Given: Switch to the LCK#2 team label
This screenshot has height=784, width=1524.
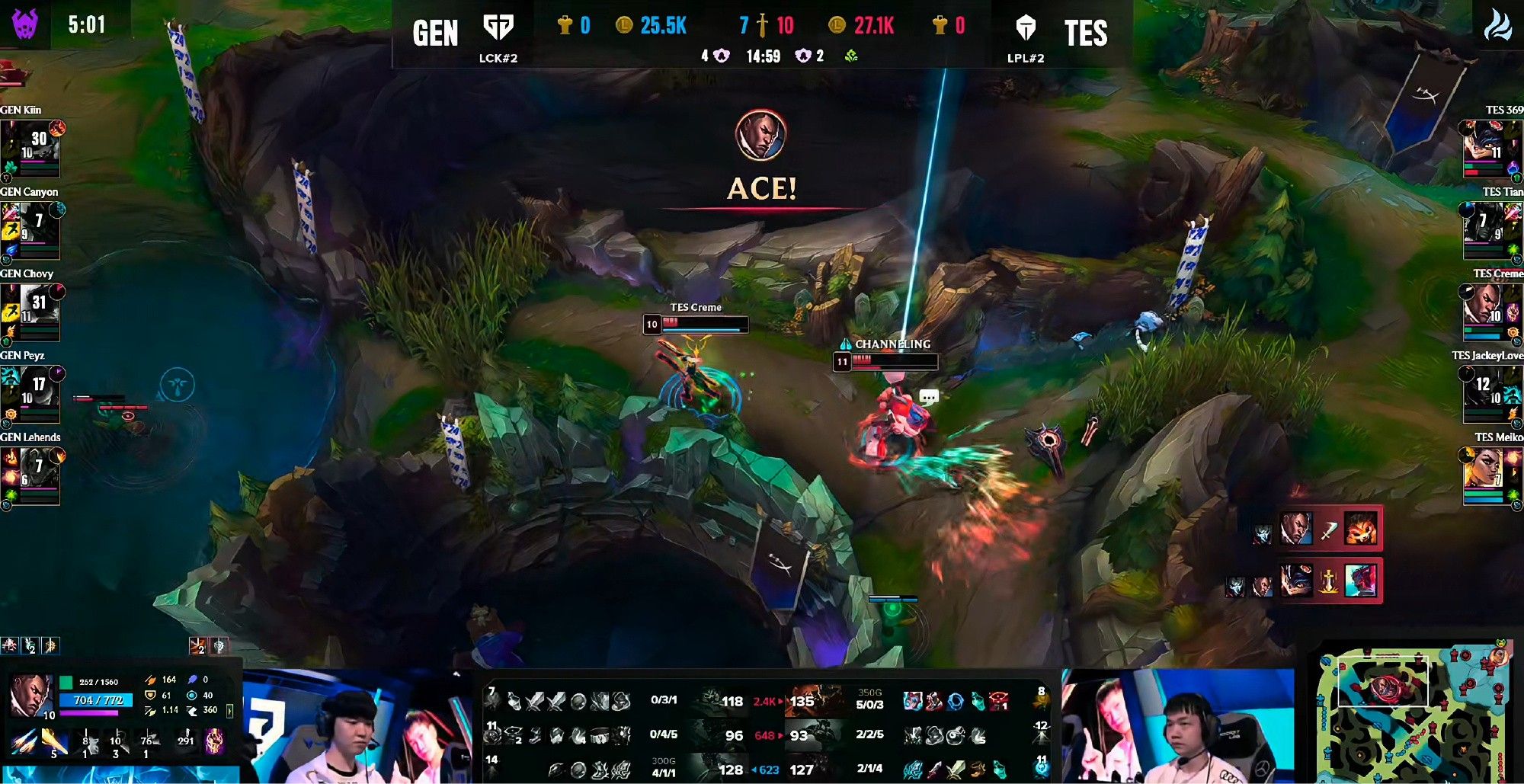Looking at the screenshot, I should (498, 56).
